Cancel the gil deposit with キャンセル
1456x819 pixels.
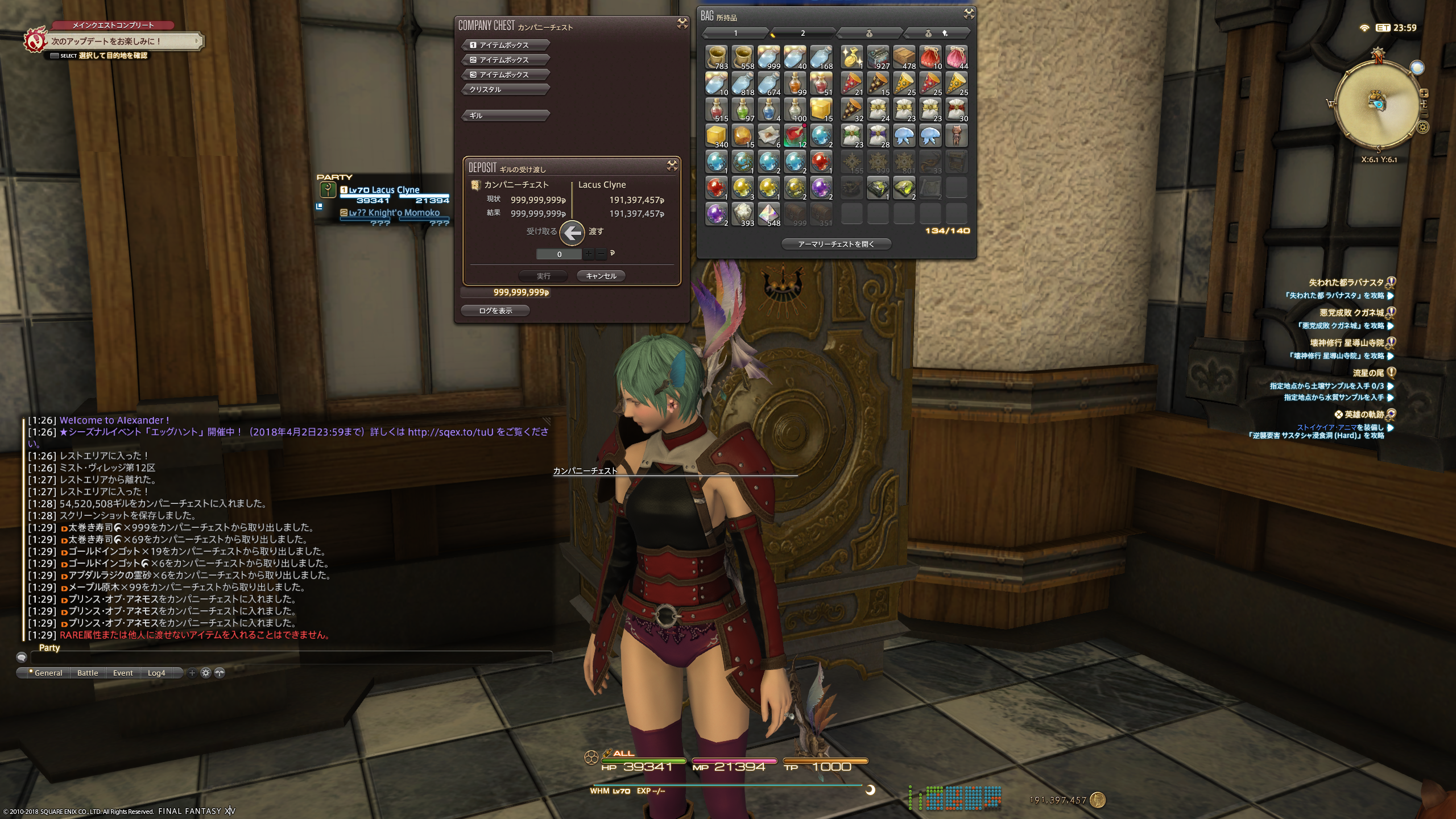(x=601, y=276)
